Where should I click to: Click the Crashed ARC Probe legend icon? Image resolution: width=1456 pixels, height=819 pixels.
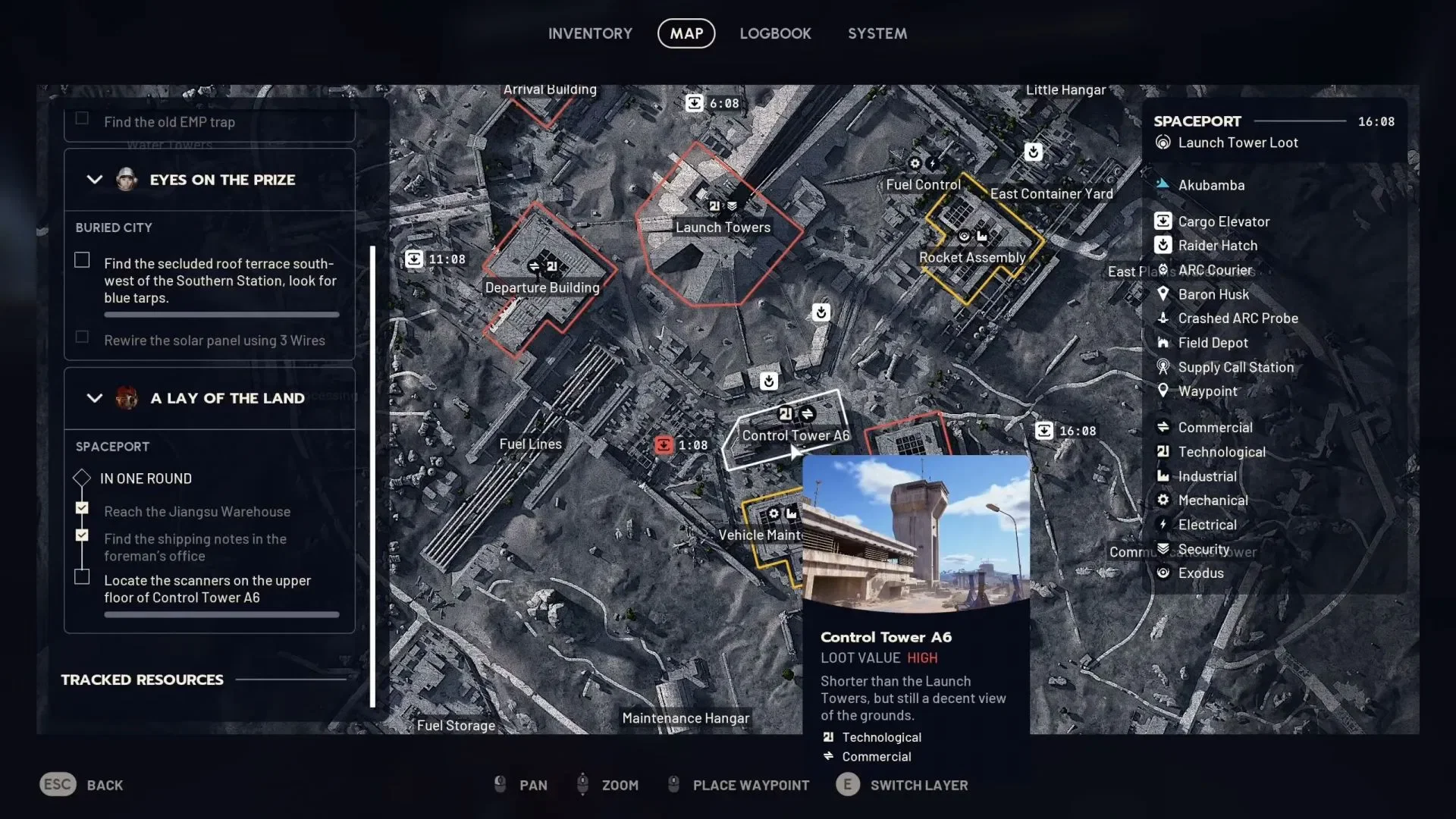pos(1164,318)
